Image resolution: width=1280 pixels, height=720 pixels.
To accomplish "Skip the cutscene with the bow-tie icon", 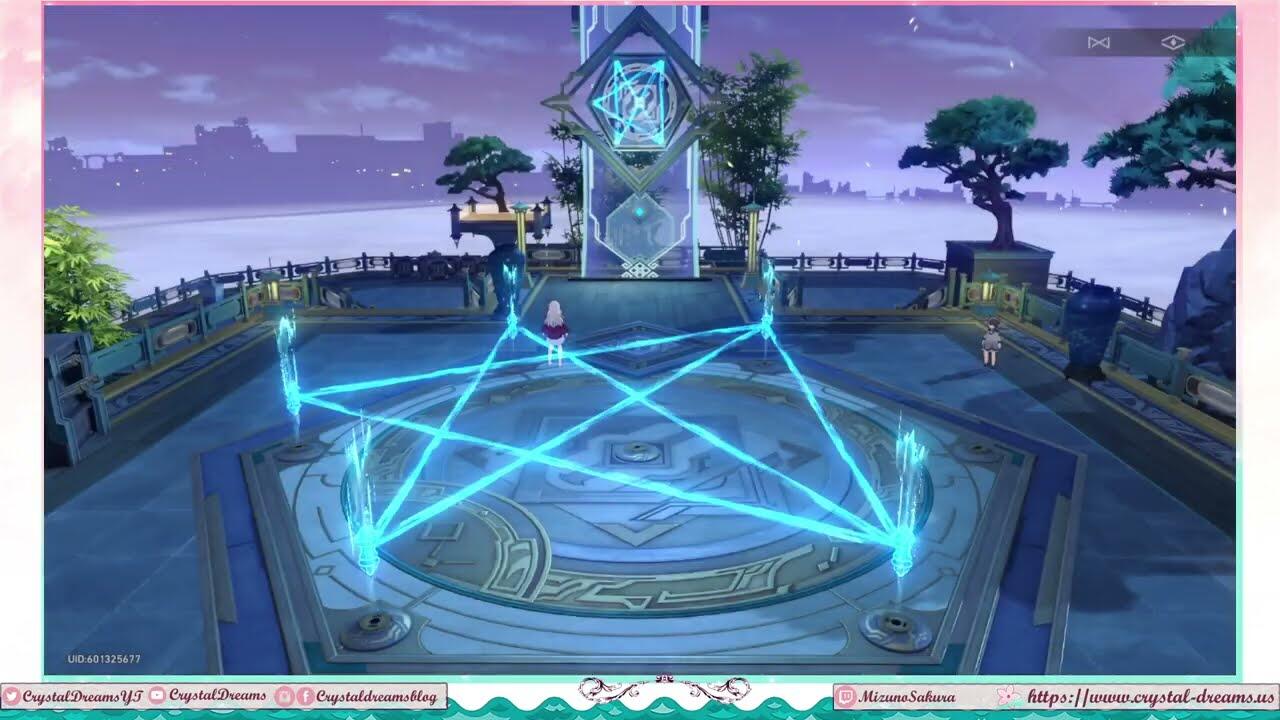I will pos(1099,42).
